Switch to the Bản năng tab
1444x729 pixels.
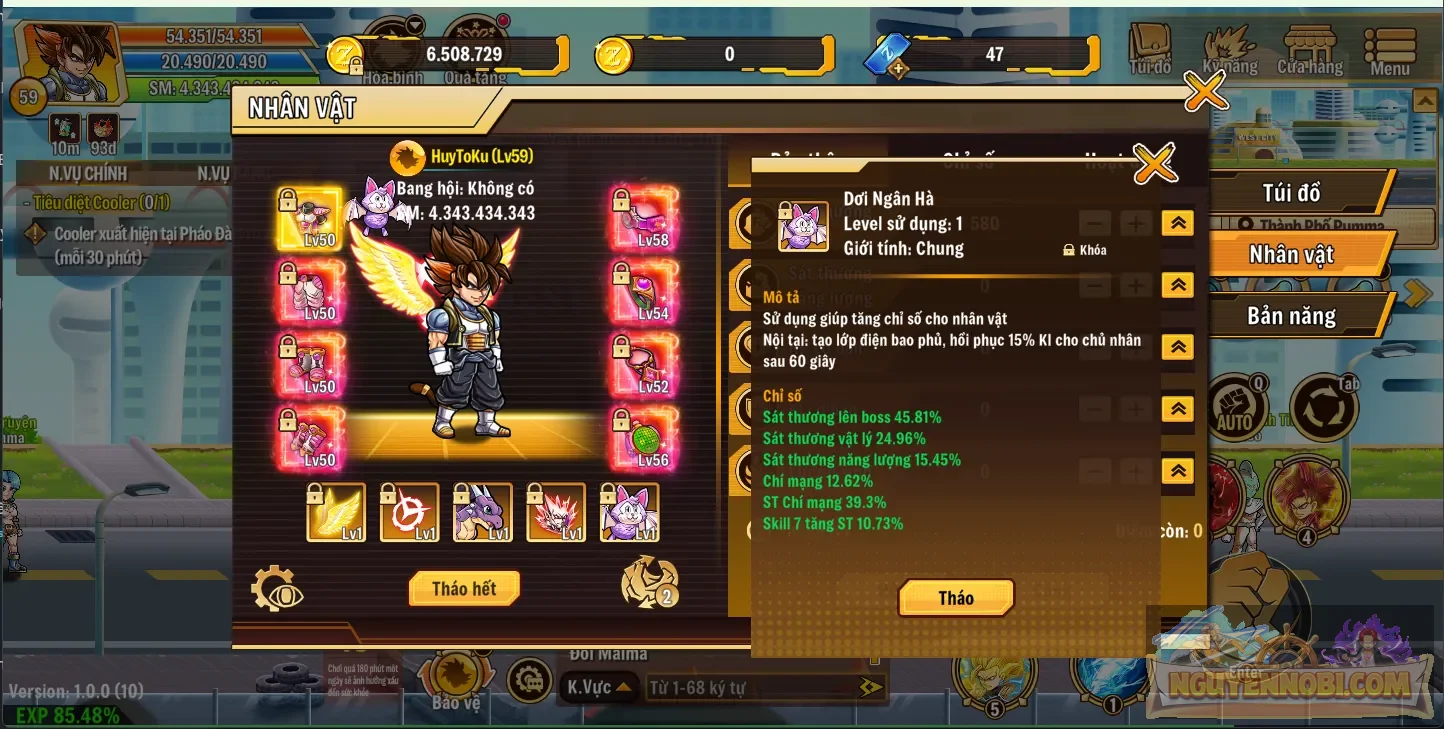(x=1291, y=316)
